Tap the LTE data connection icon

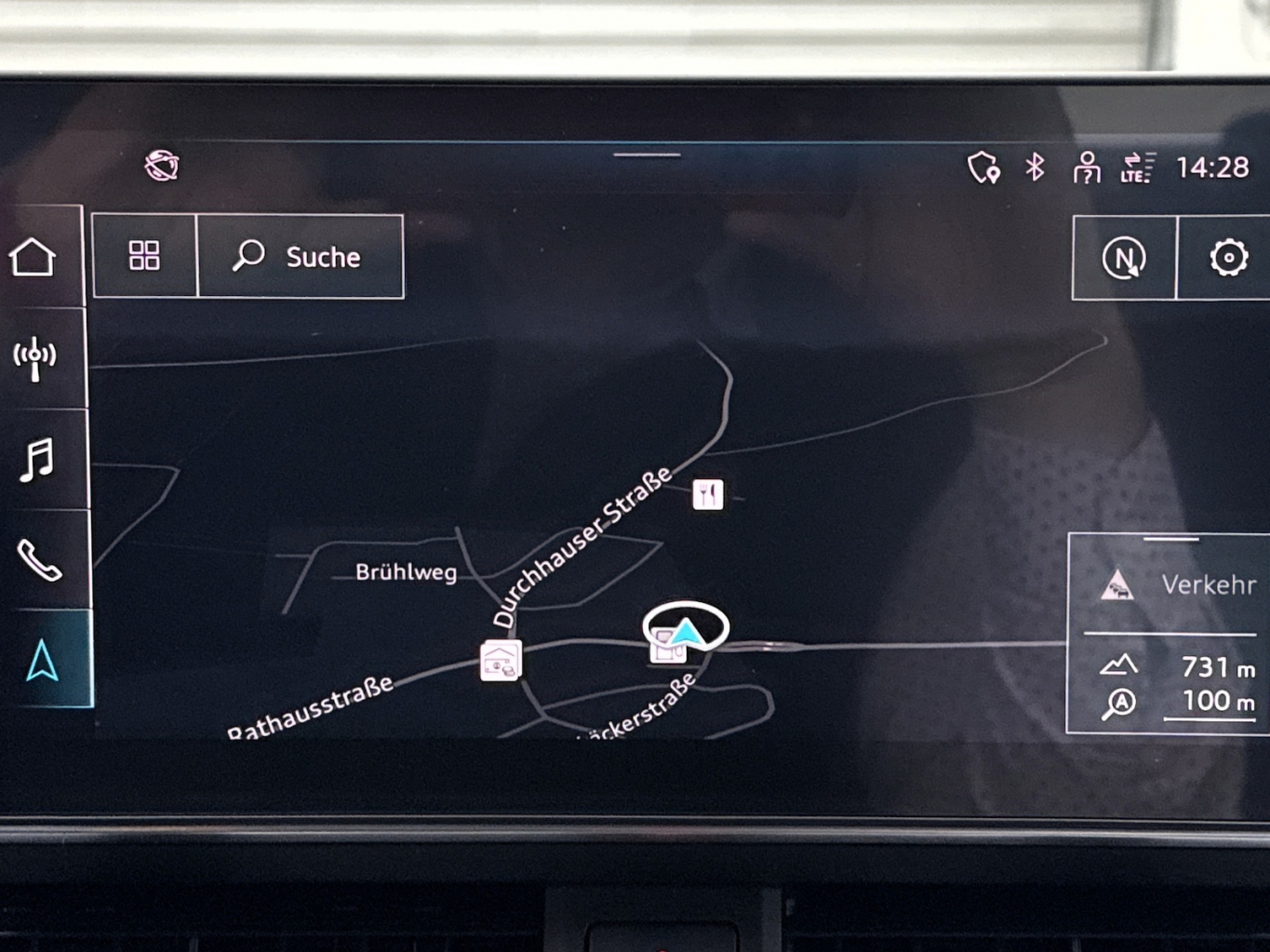click(1137, 168)
